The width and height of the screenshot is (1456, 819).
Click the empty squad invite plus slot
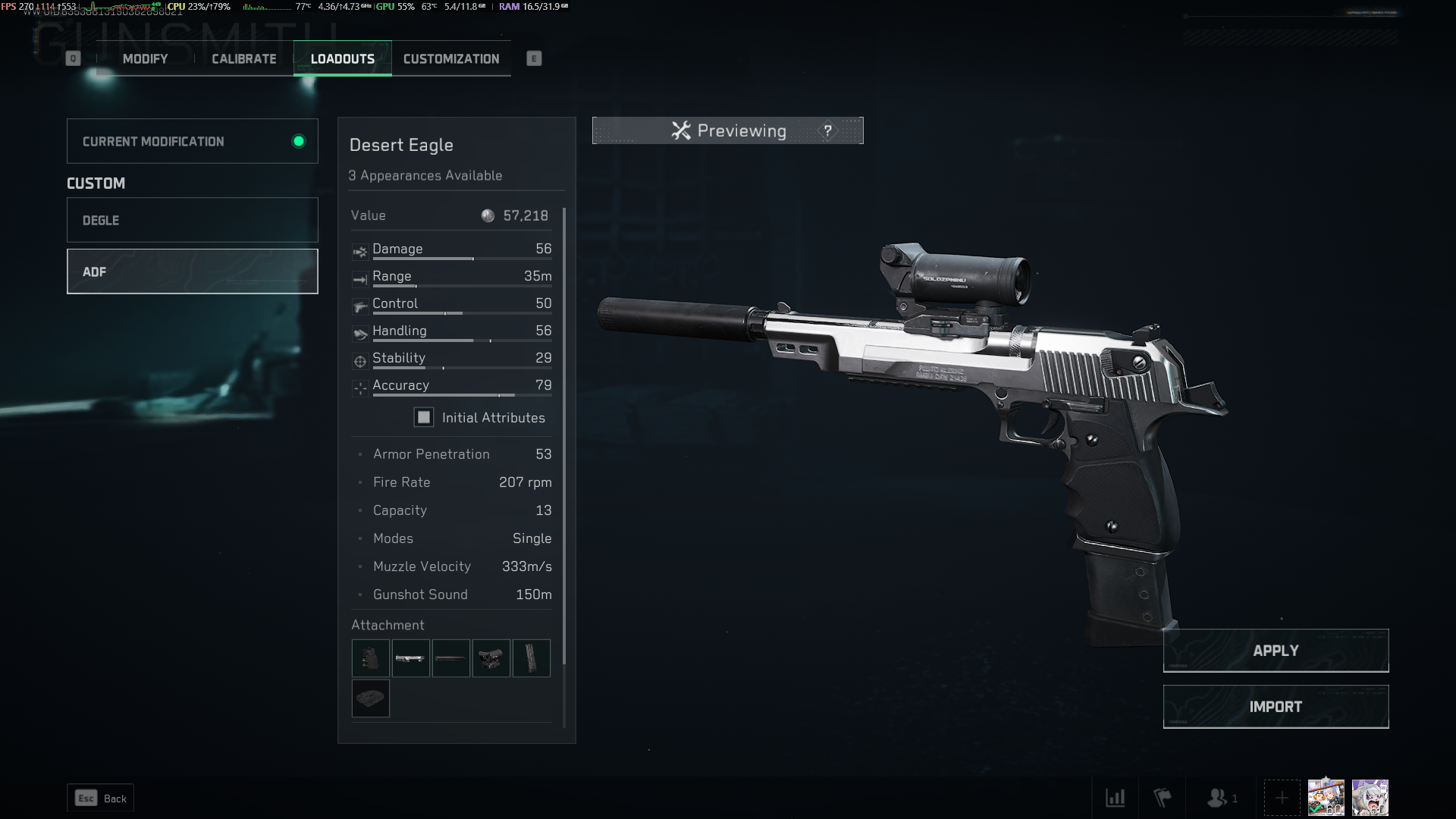1282,798
